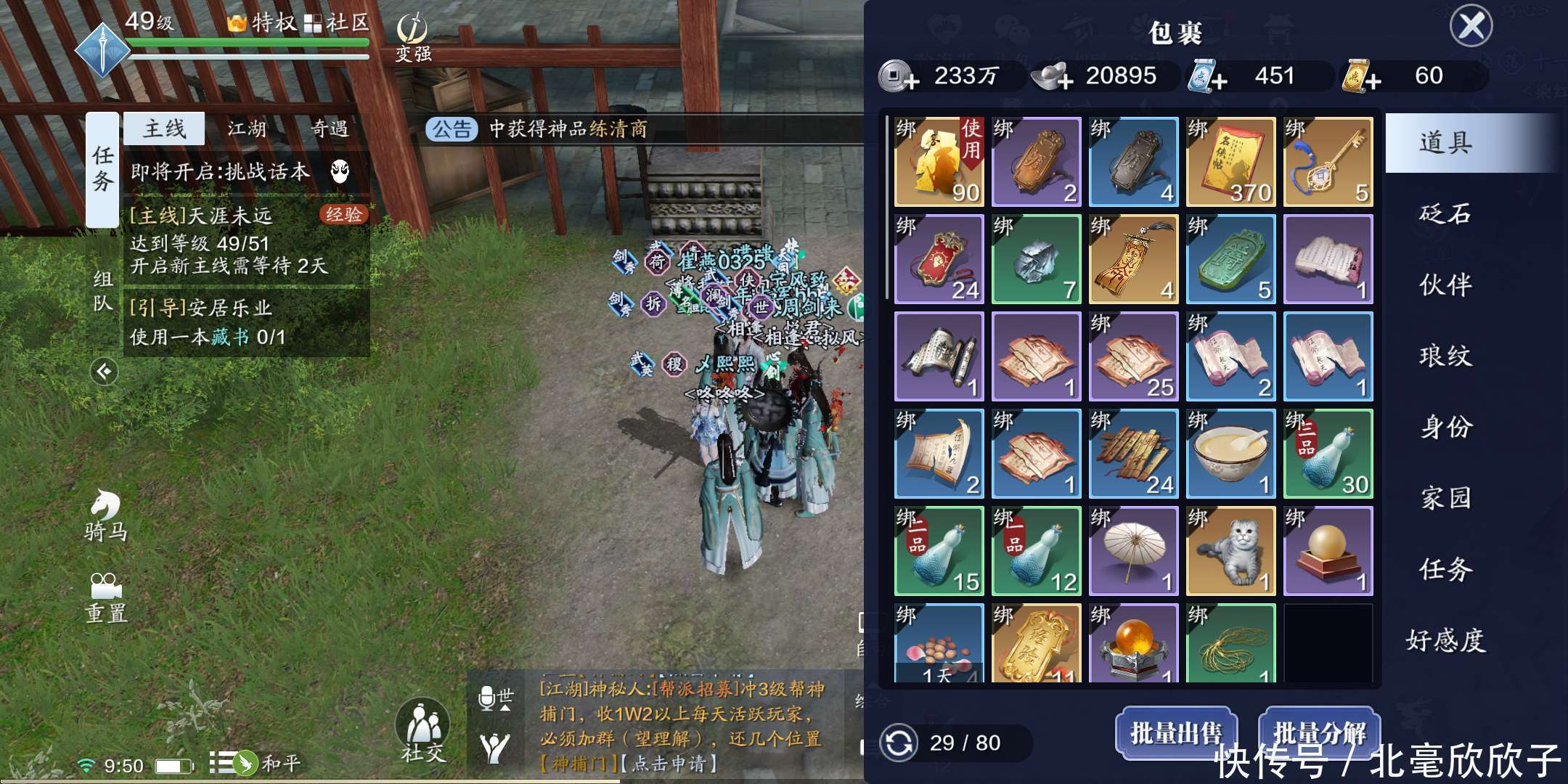Open the 社交 social menu
This screenshot has height=784, width=1568.
tap(422, 731)
